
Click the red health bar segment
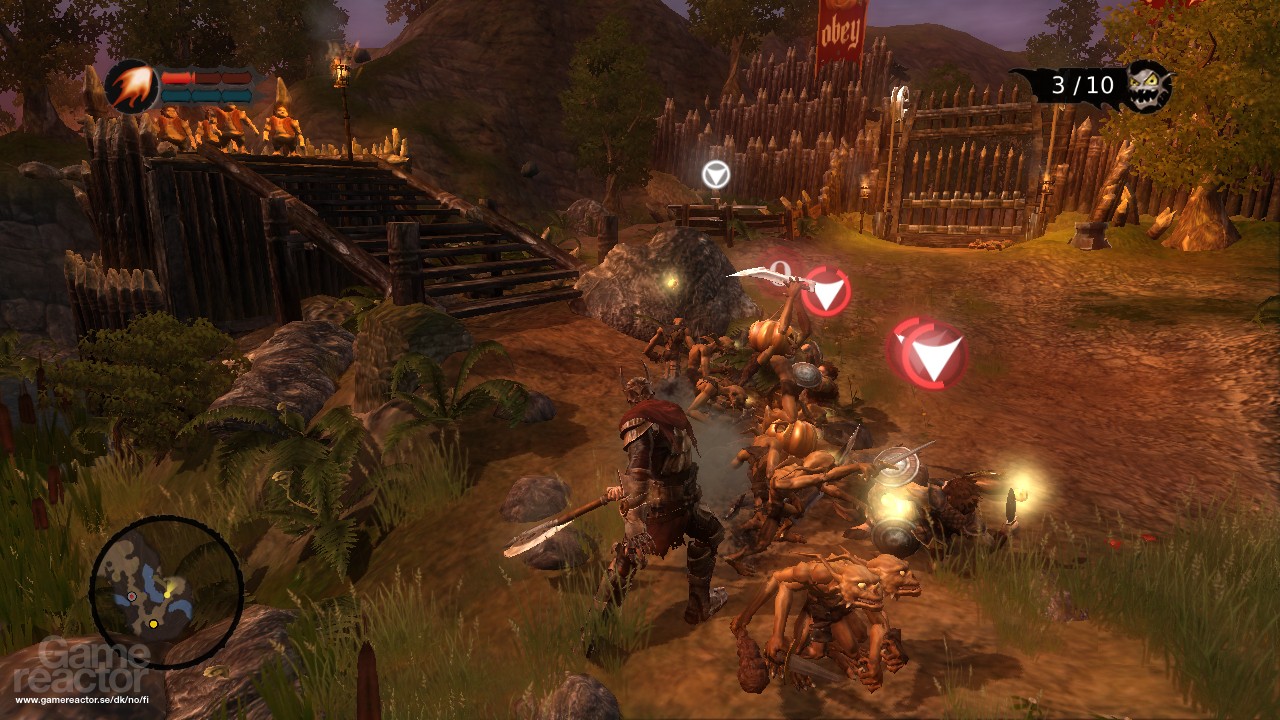click(175, 77)
